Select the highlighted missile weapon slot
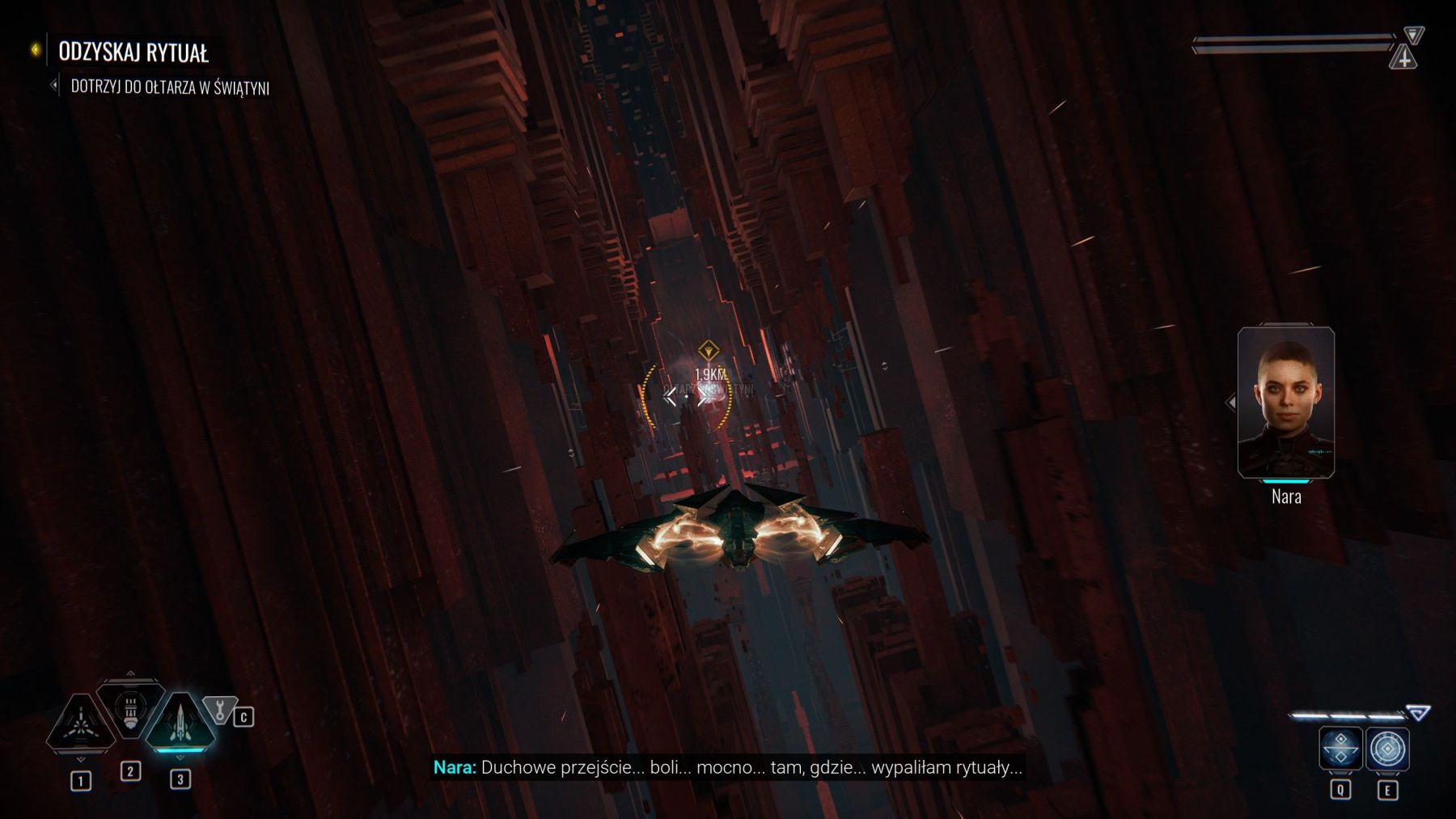Screen dimensions: 1456x819 pos(180,721)
